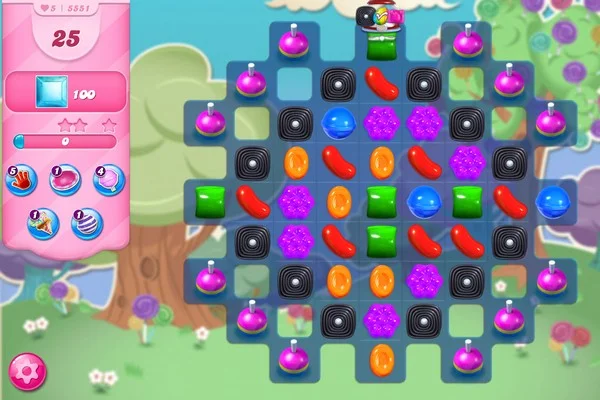Choose the purple striped candy booster
Viewport: 600px width, 400px height.
point(86,222)
